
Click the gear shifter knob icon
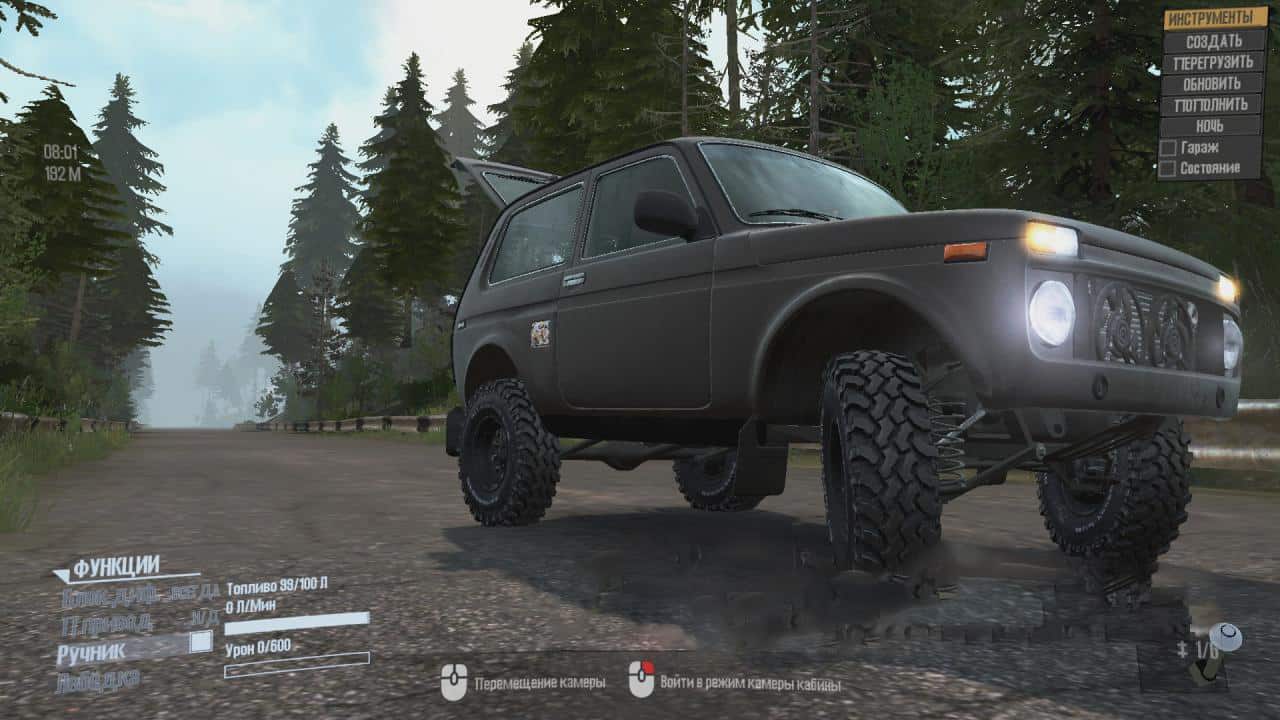(1226, 637)
